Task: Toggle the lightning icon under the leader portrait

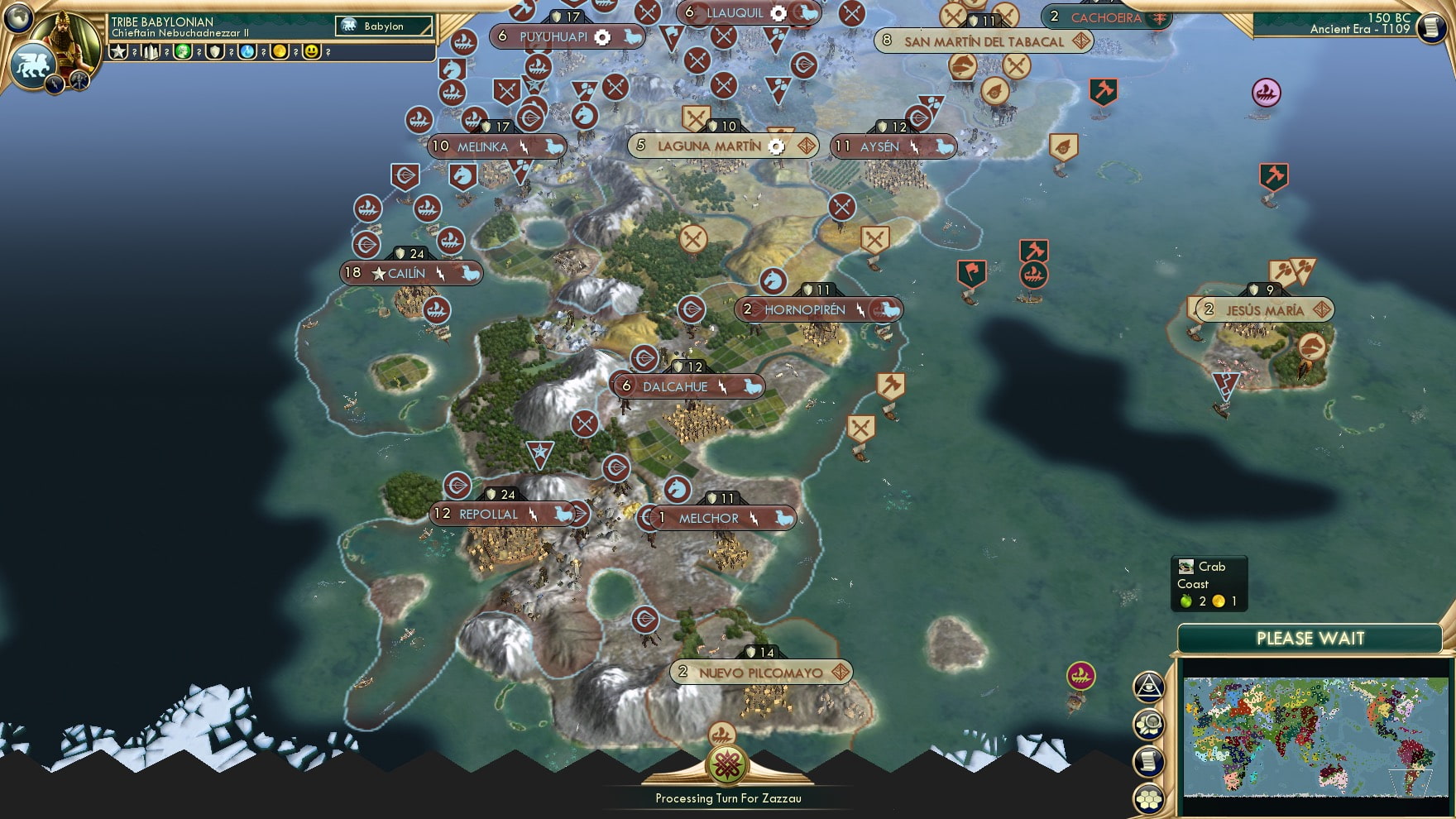Action: click(x=54, y=84)
